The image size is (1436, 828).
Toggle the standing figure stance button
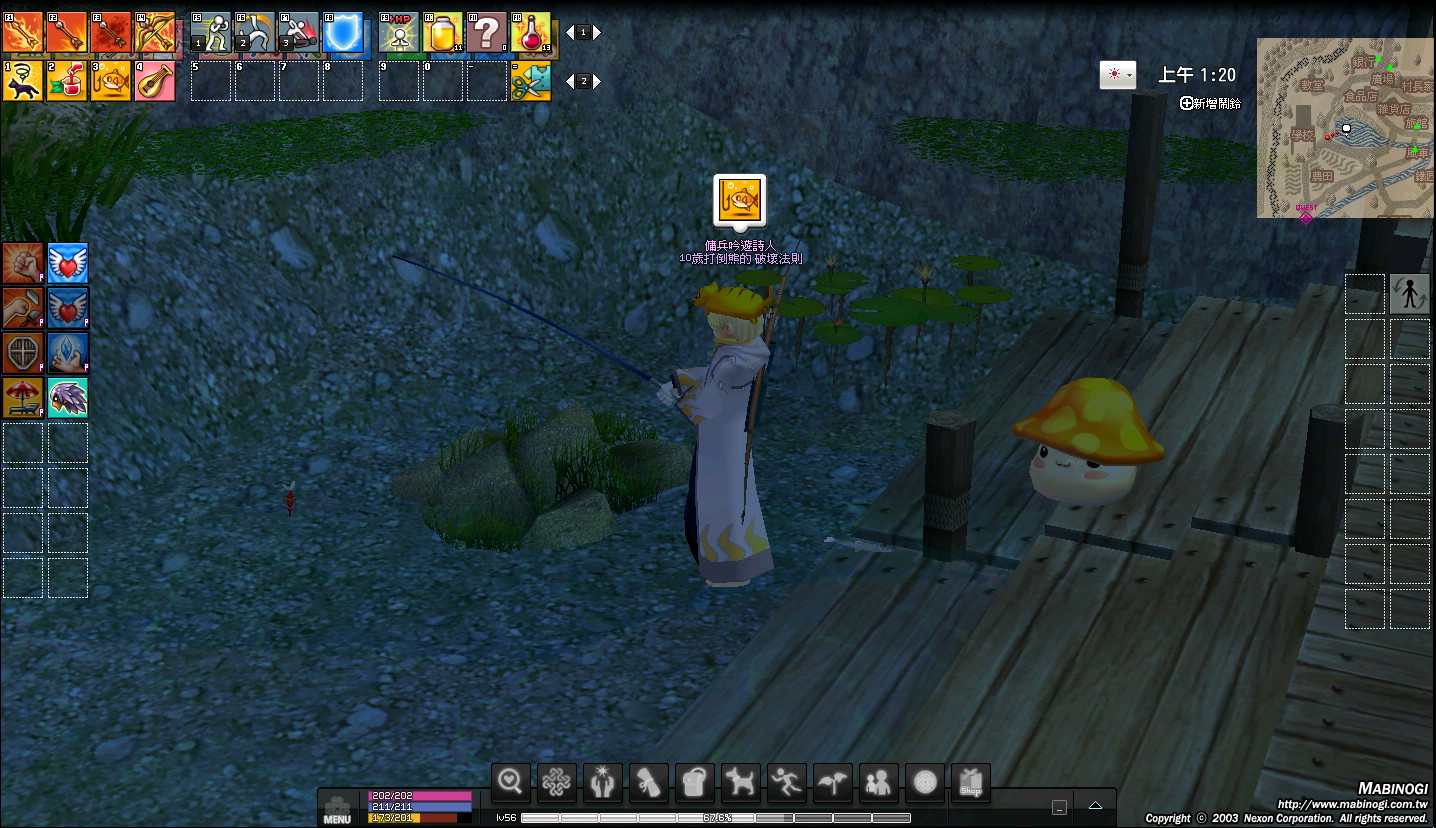tap(1410, 294)
